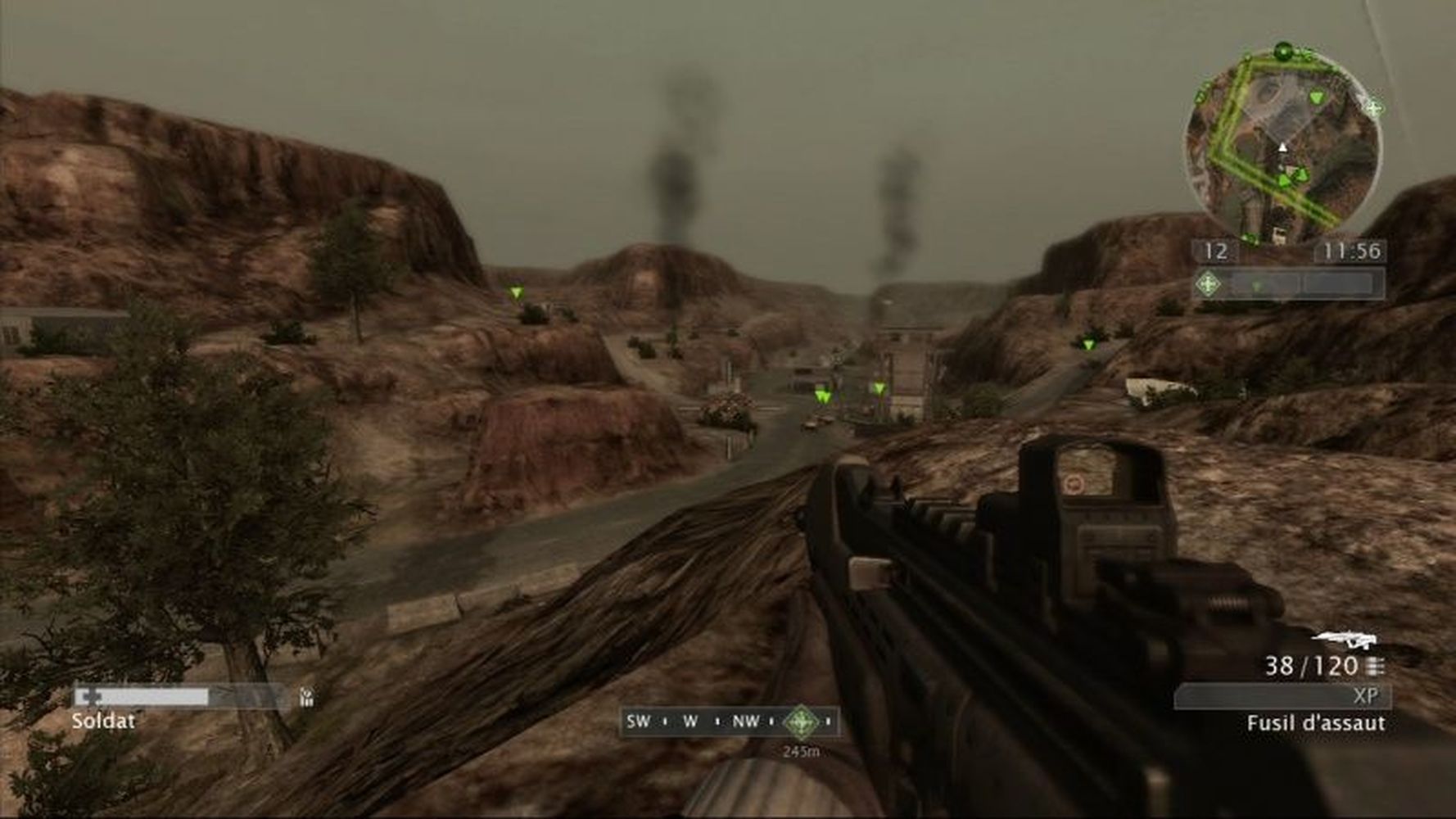Select the objective marker on the minimap's right edge

[1373, 107]
